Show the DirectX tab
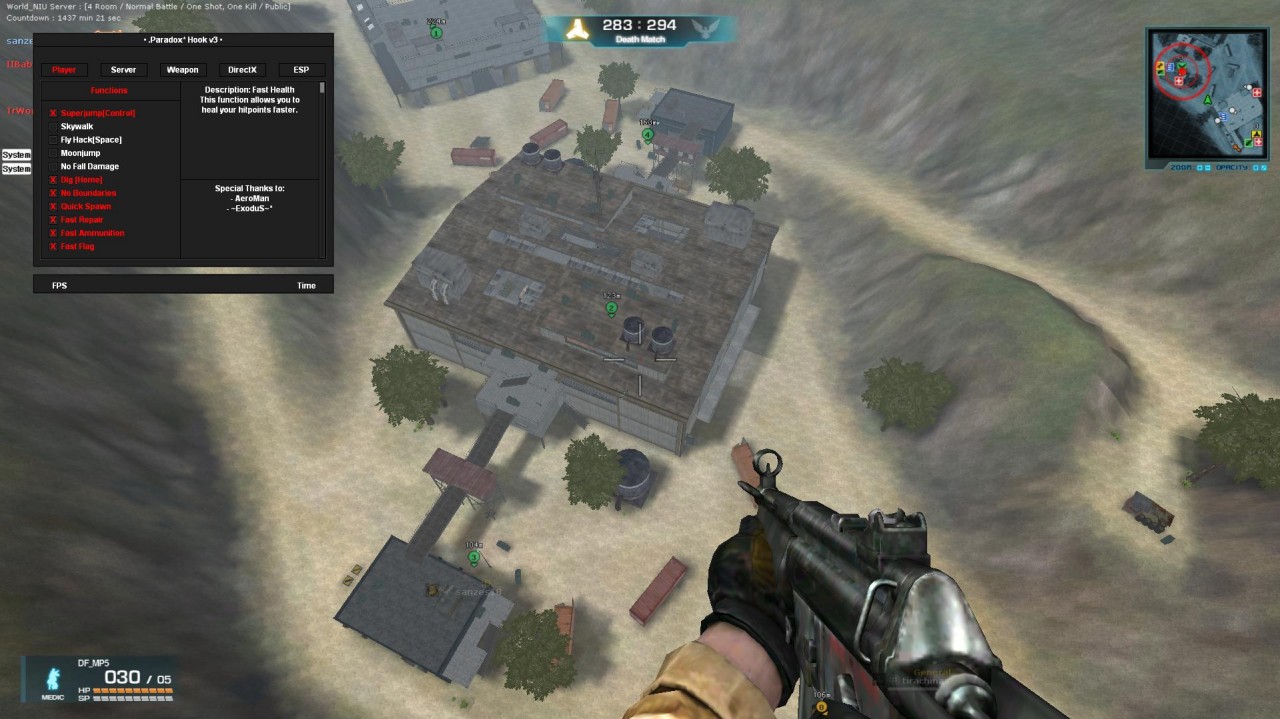The height and width of the screenshot is (719, 1280). click(242, 70)
